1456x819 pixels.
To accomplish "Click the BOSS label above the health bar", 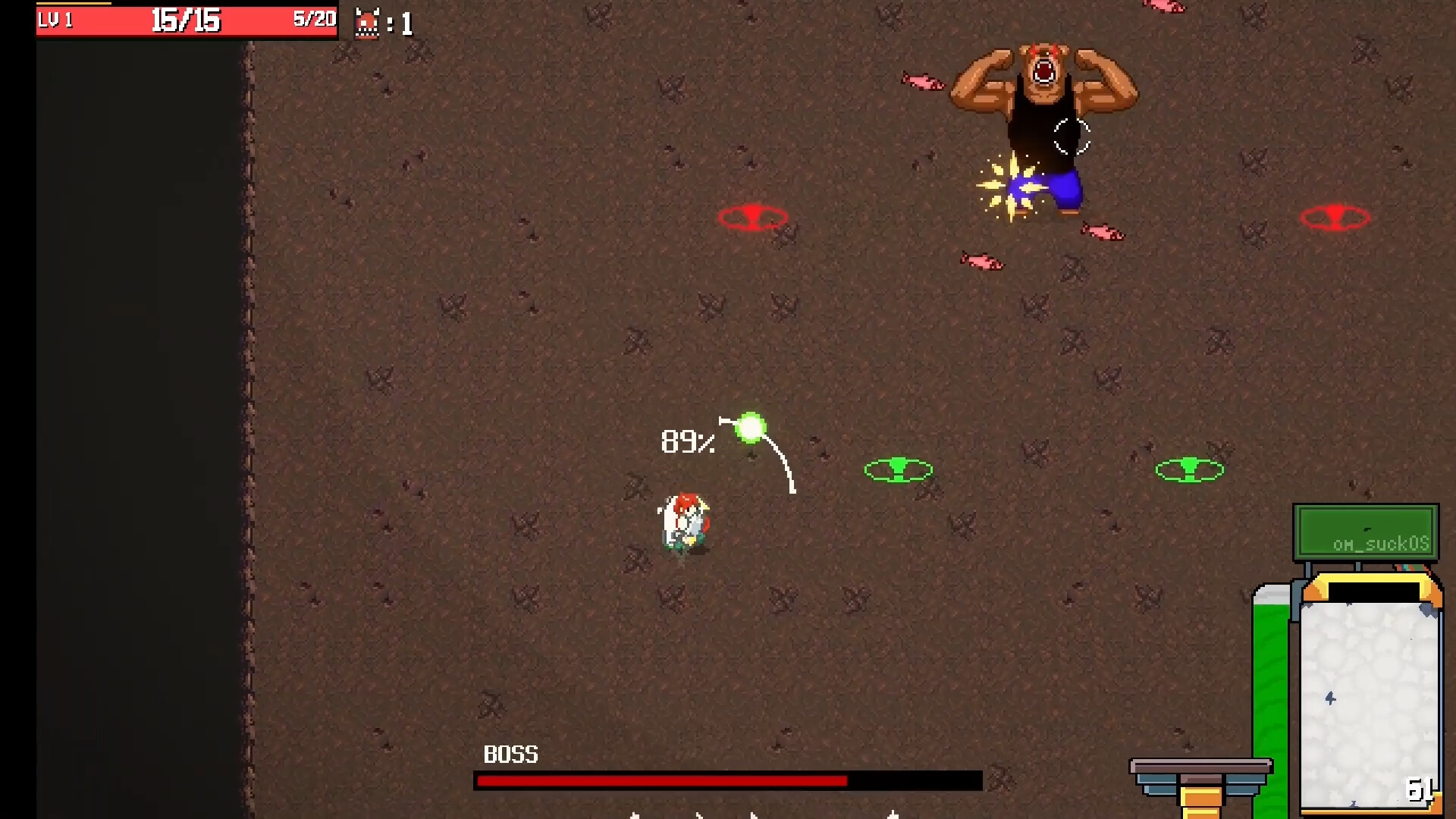I will [511, 755].
